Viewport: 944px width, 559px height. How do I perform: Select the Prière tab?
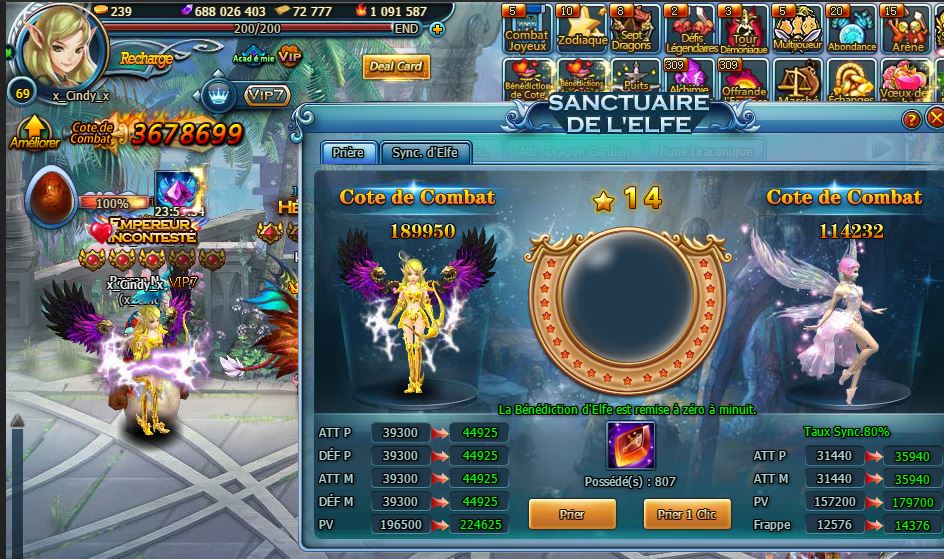coord(348,152)
